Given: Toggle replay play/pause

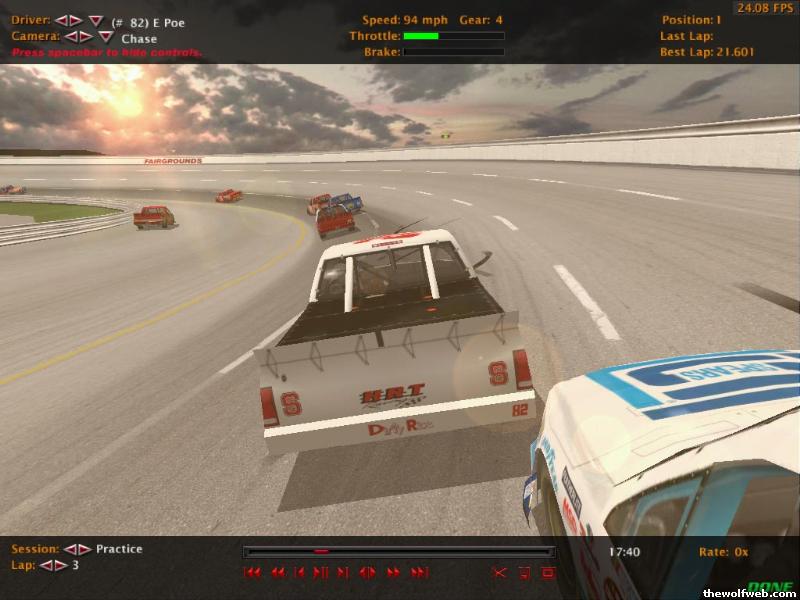Looking at the screenshot, I should (321, 573).
